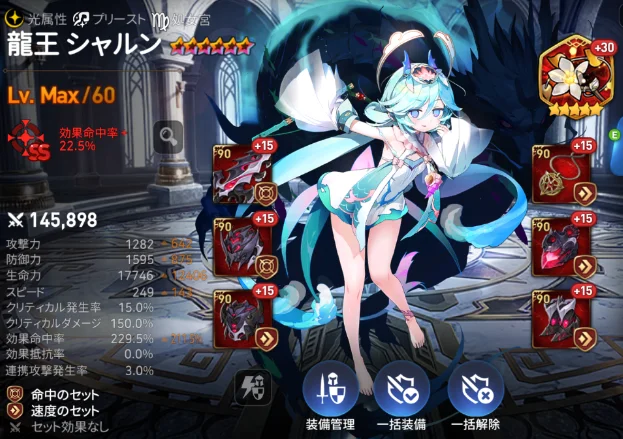Choose 一括解除 to unequip all gear
Image resolution: width=623 pixels, height=439 pixels.
(475, 394)
